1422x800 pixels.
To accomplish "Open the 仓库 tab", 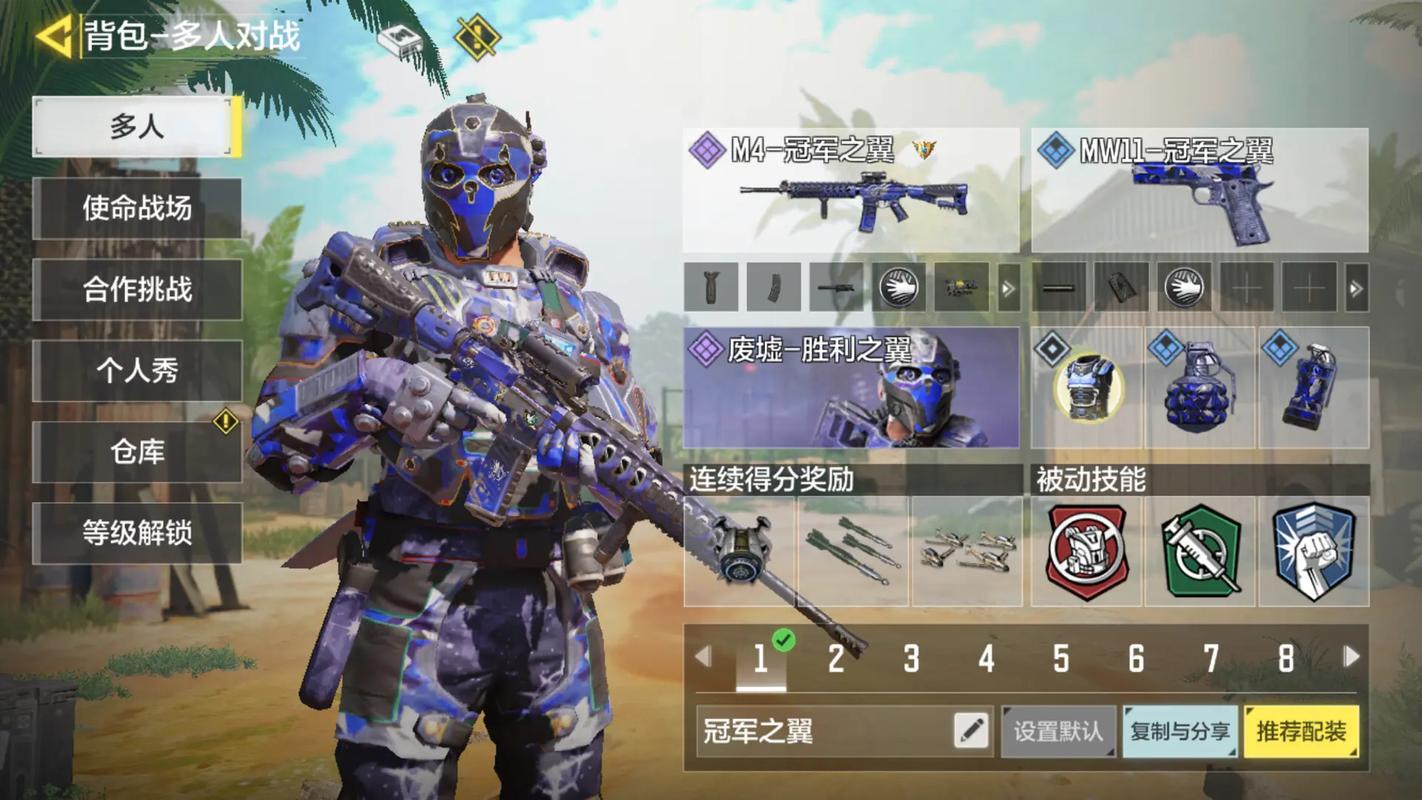I will pyautogui.click(x=137, y=452).
